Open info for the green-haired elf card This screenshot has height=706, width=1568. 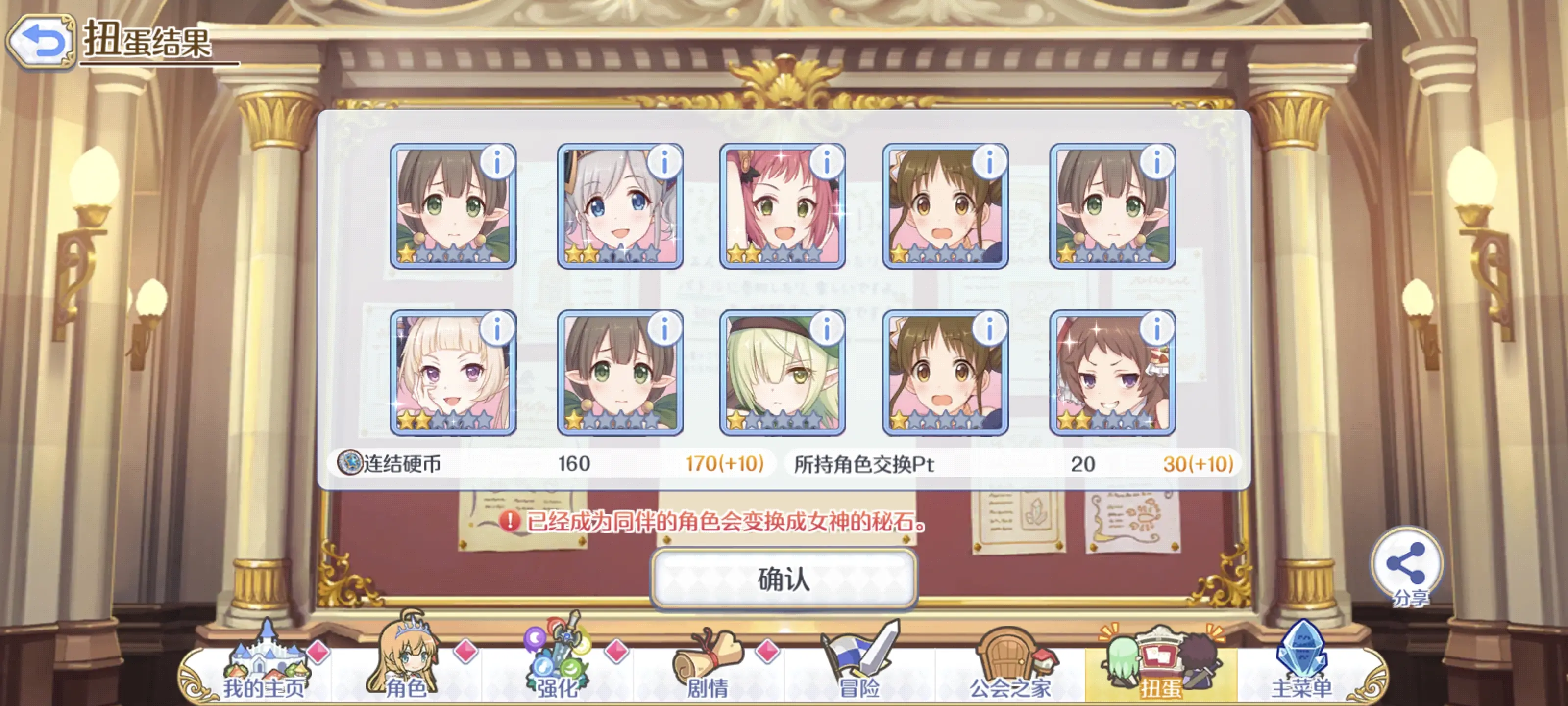tap(827, 328)
